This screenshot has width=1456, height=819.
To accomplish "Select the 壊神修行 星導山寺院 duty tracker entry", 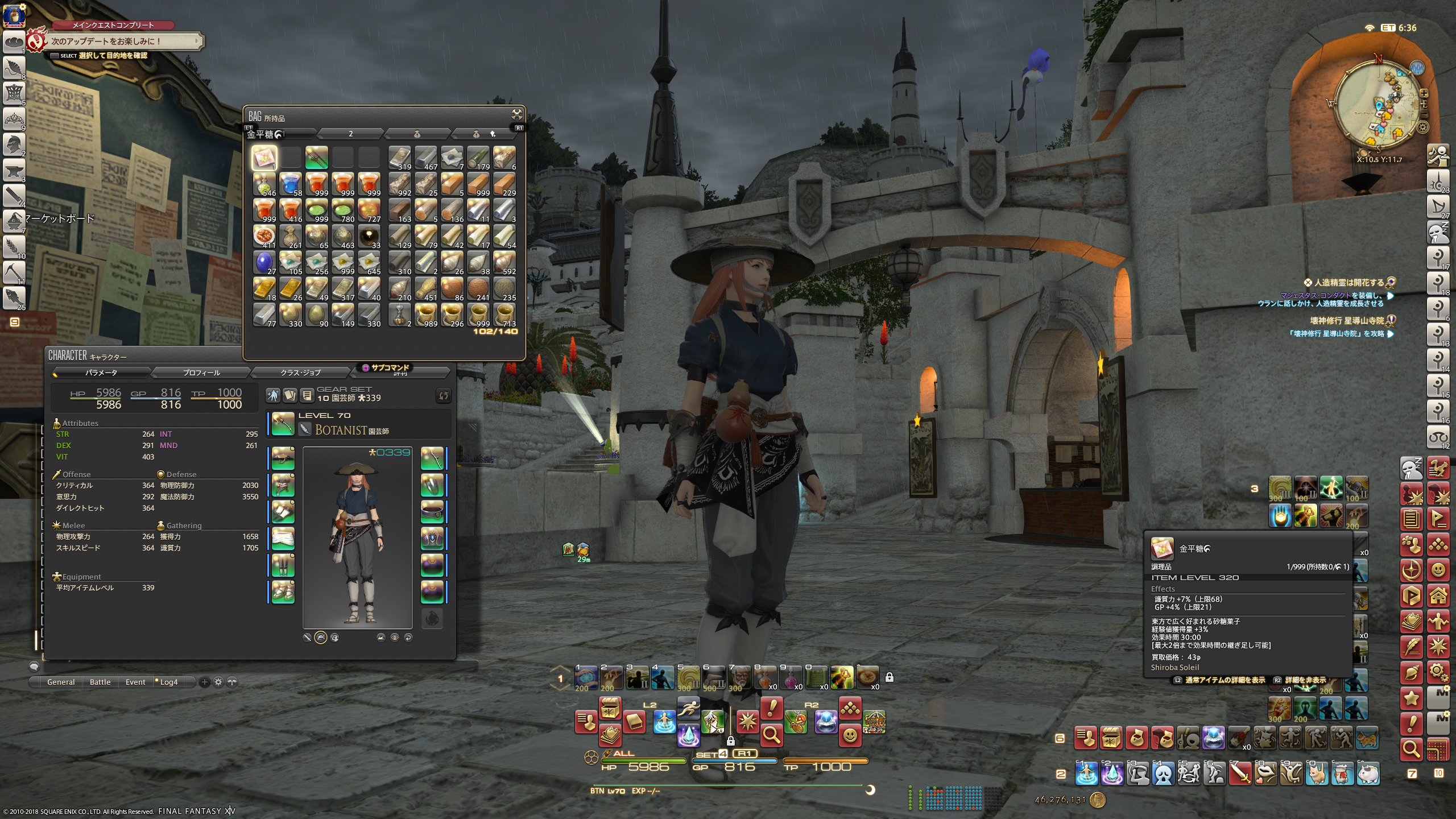I will click(x=1346, y=321).
